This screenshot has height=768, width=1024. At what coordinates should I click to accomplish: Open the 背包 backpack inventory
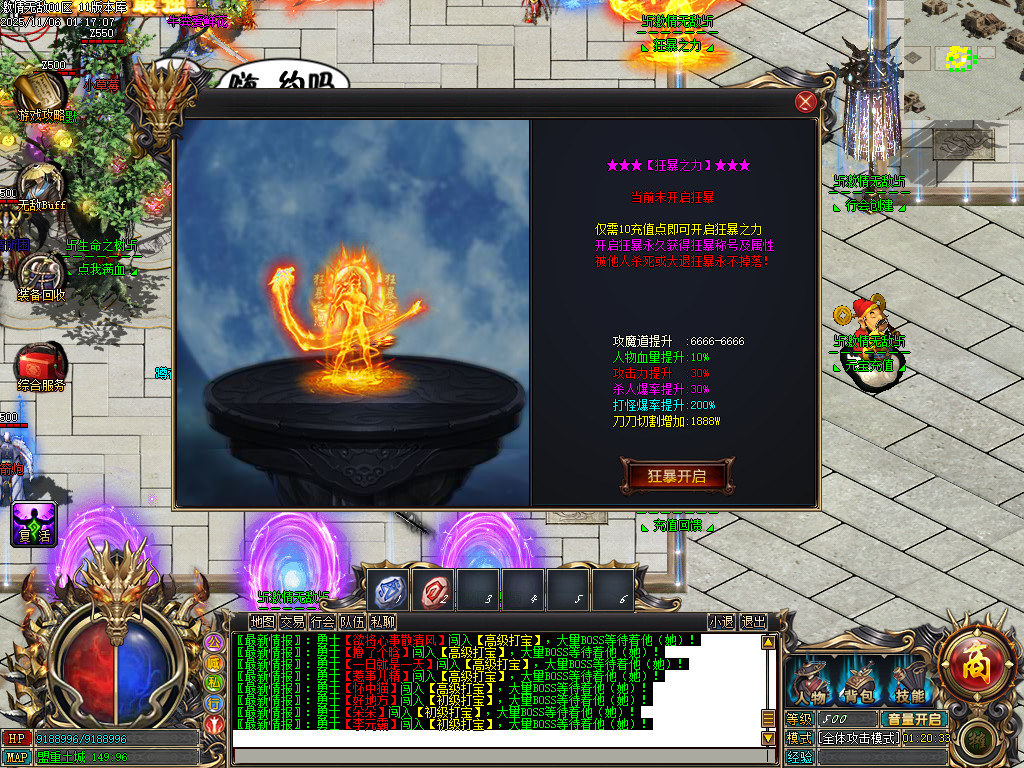[860, 682]
